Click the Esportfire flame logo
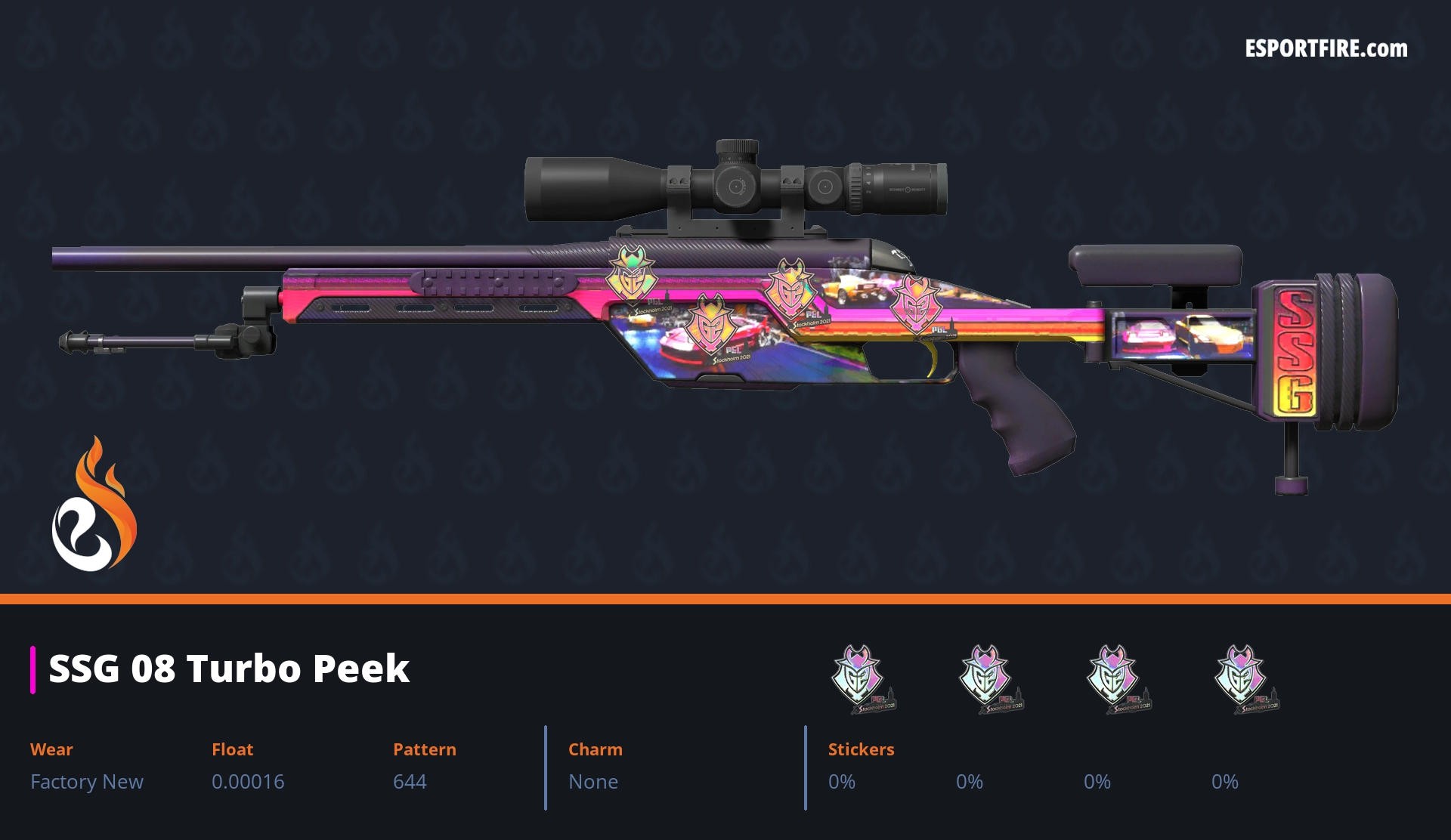Image resolution: width=1451 pixels, height=840 pixels. point(94,505)
